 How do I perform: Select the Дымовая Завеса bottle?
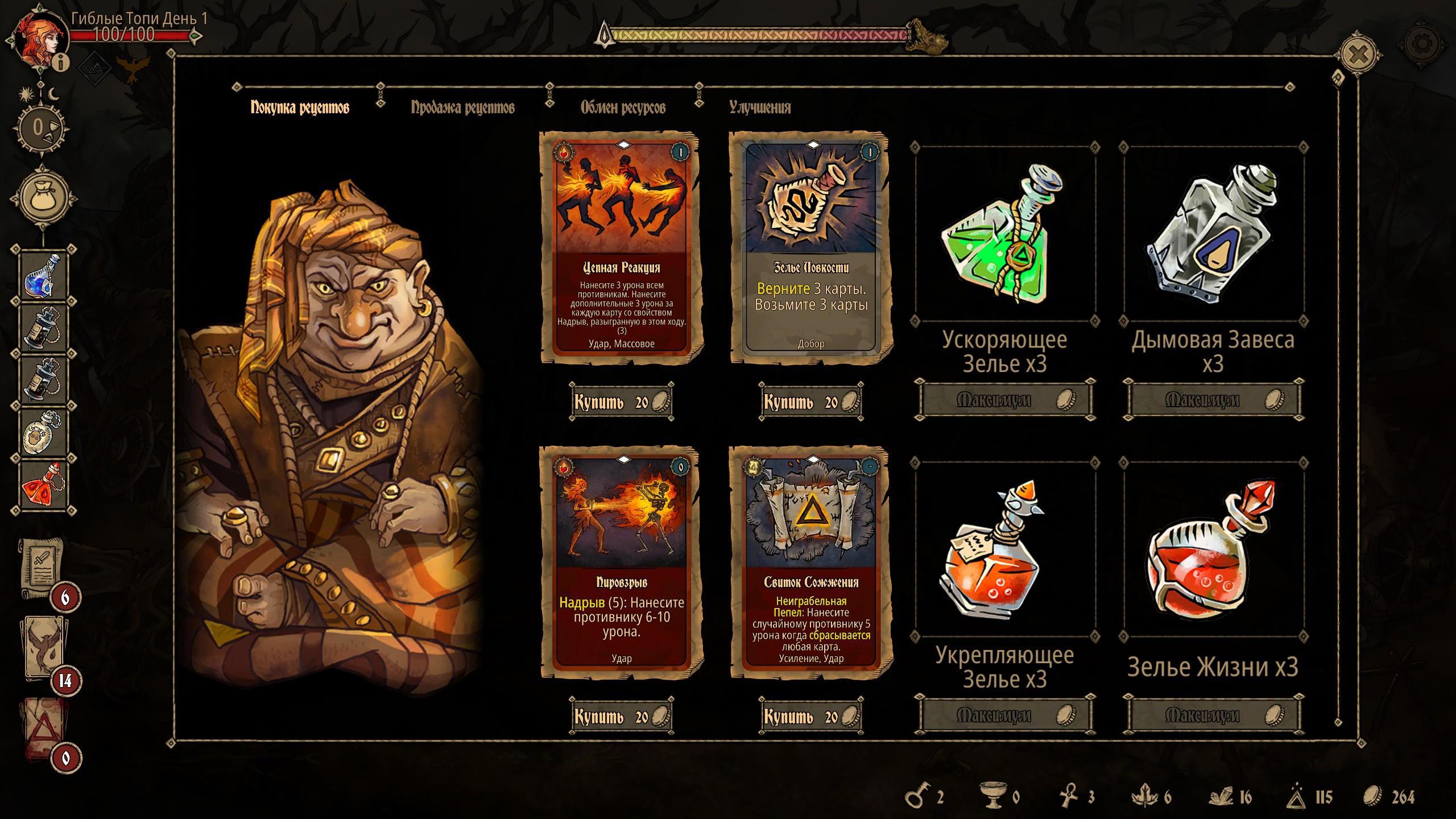1213,234
